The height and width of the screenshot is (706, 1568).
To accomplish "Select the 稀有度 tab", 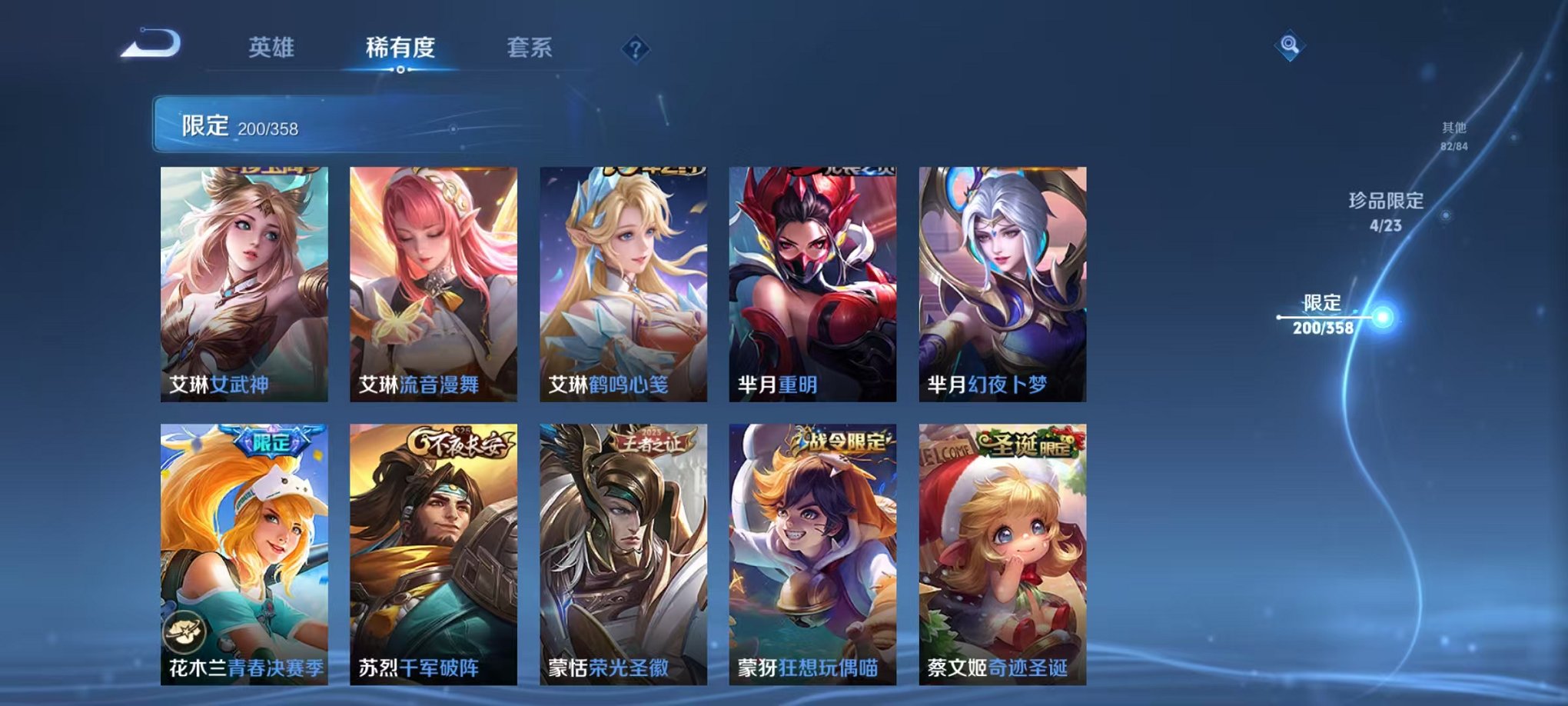I will click(399, 46).
